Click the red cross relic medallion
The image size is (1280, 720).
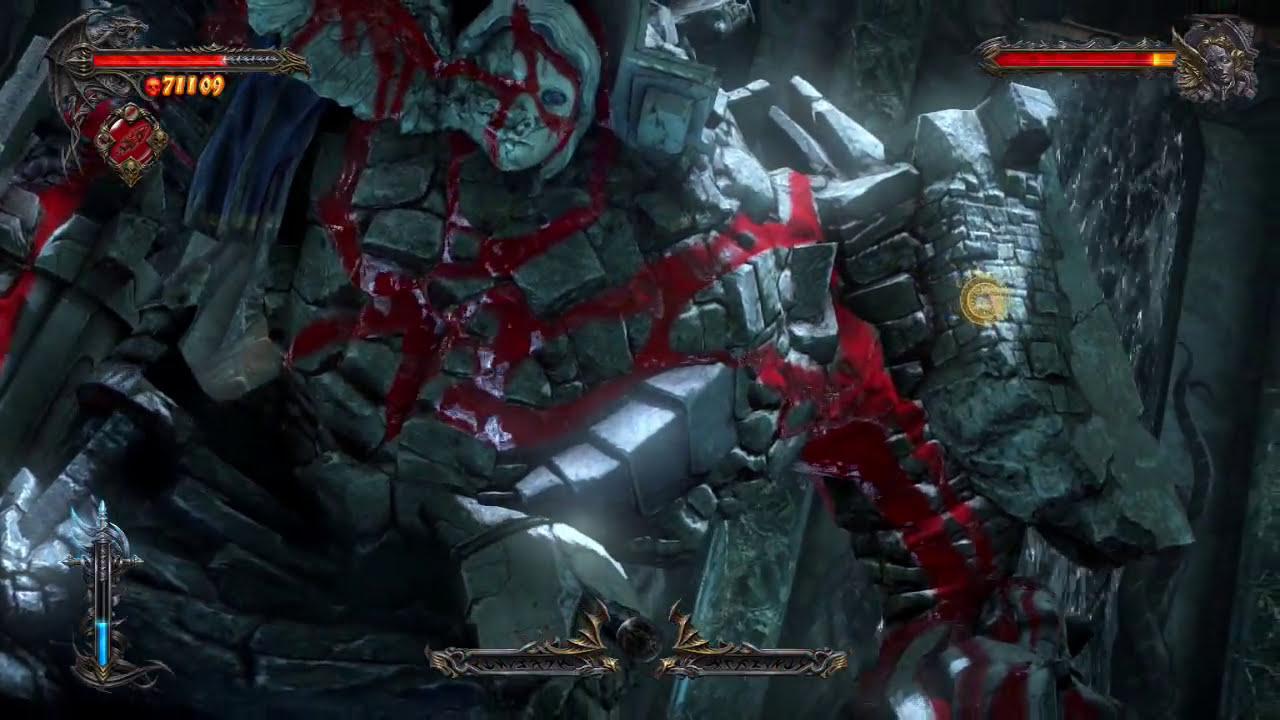point(128,137)
